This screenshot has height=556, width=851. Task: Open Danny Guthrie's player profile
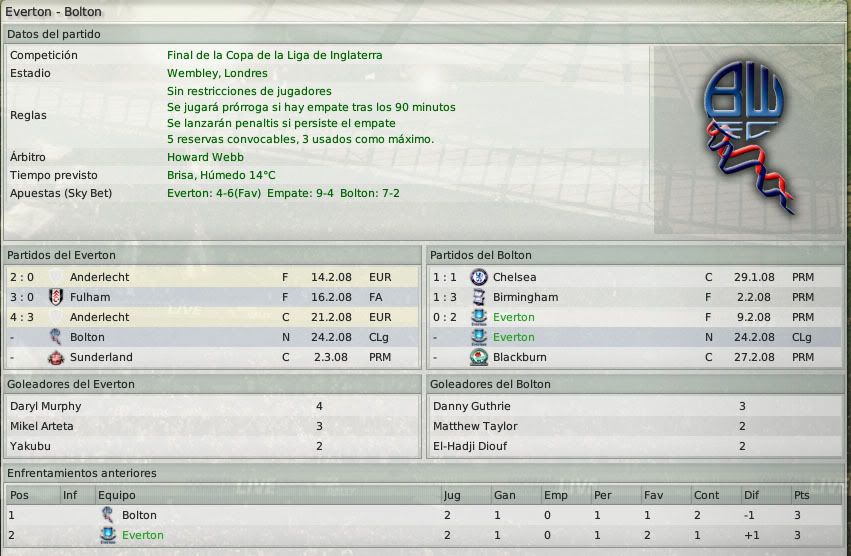[x=471, y=407]
